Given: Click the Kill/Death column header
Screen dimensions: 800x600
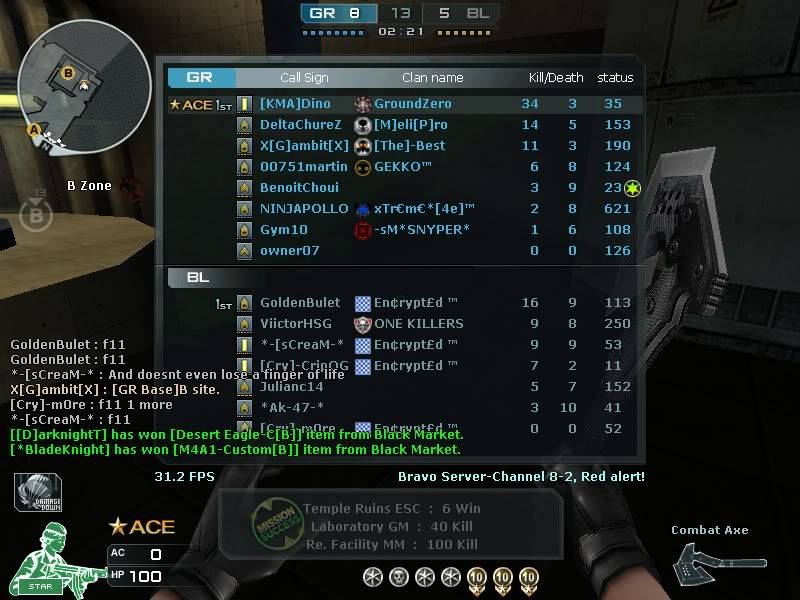Looking at the screenshot, I should [x=556, y=78].
